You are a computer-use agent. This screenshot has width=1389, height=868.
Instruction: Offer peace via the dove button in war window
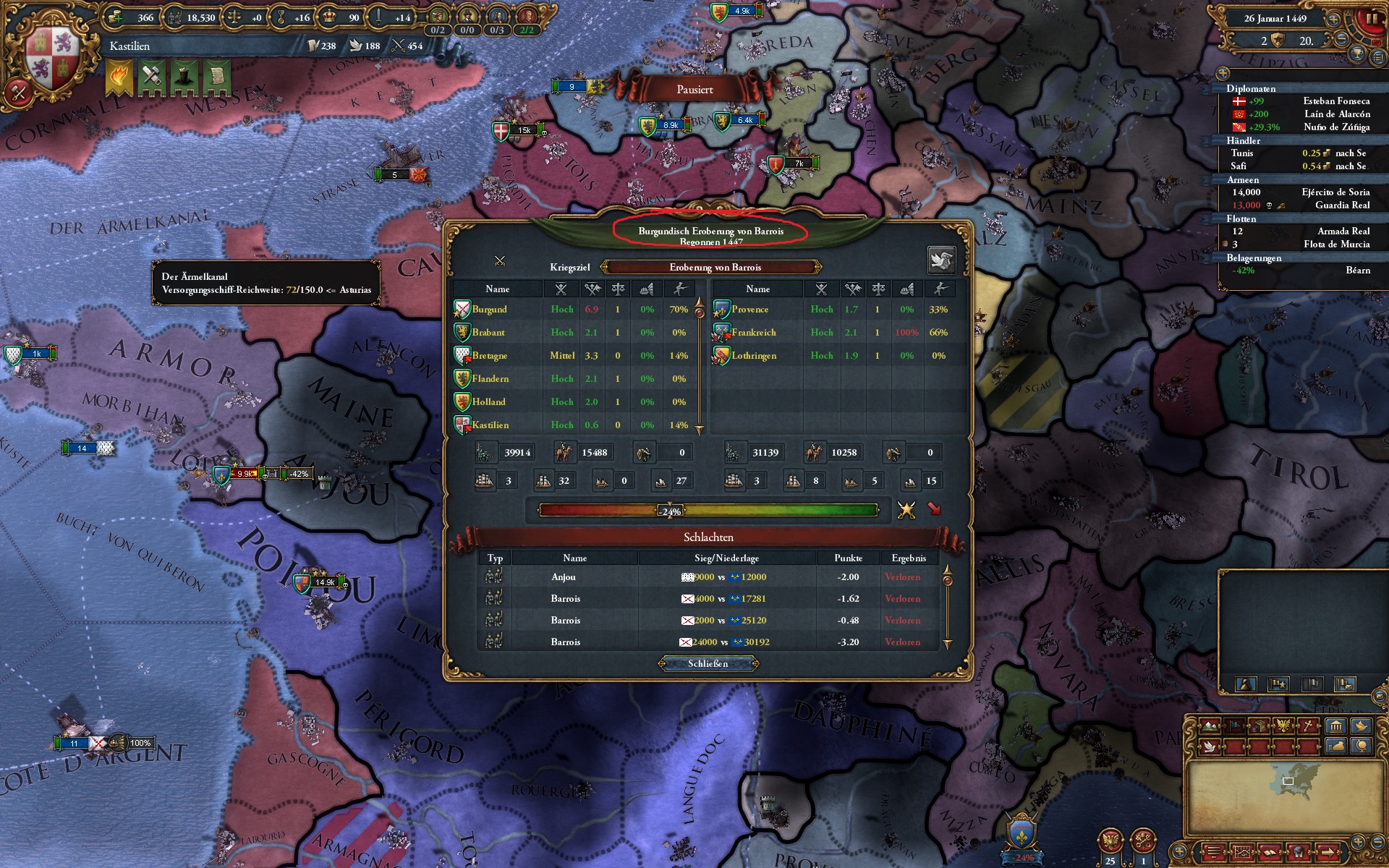941,260
